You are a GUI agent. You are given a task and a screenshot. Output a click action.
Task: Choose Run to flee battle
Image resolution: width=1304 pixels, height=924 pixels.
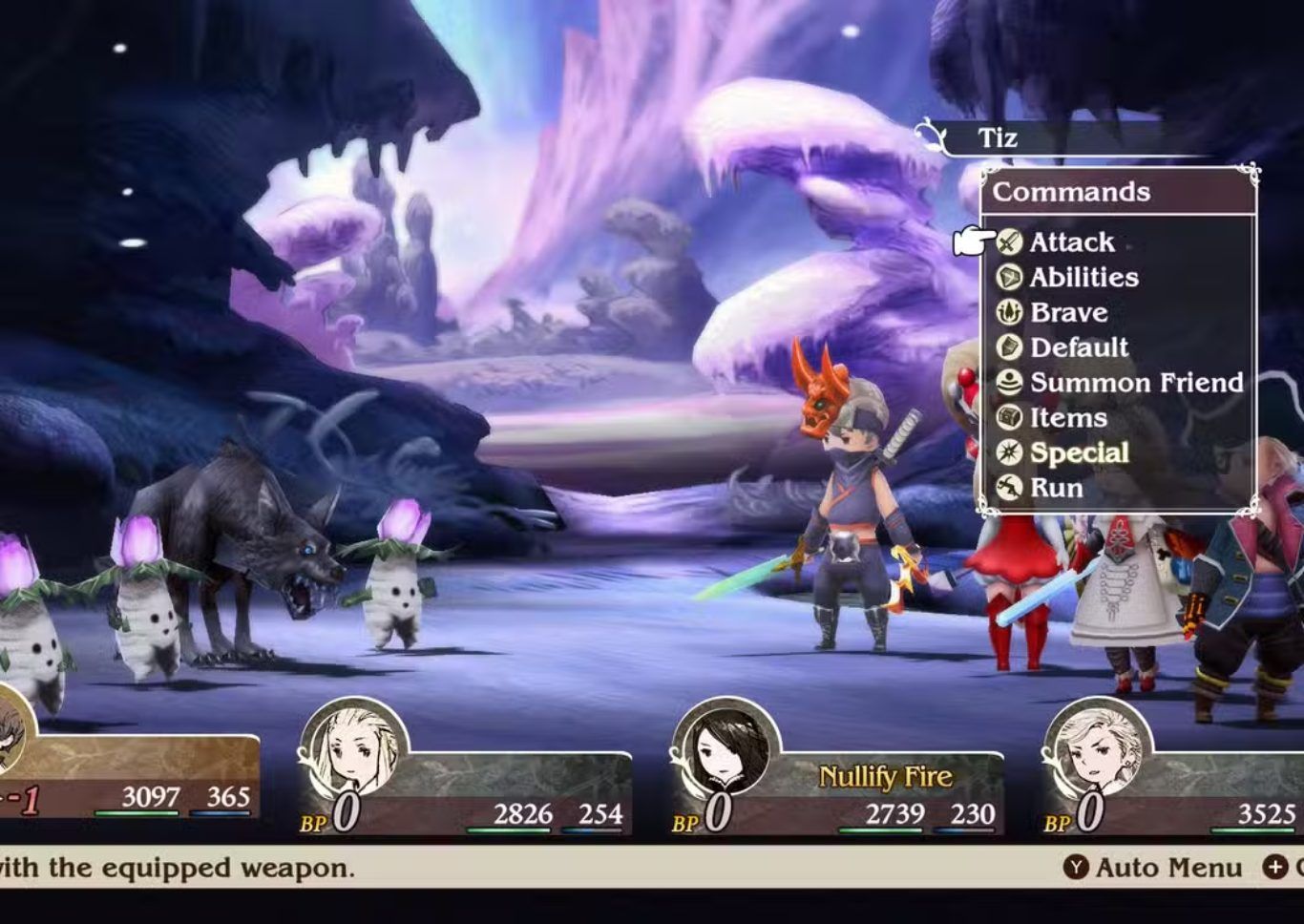point(1056,488)
